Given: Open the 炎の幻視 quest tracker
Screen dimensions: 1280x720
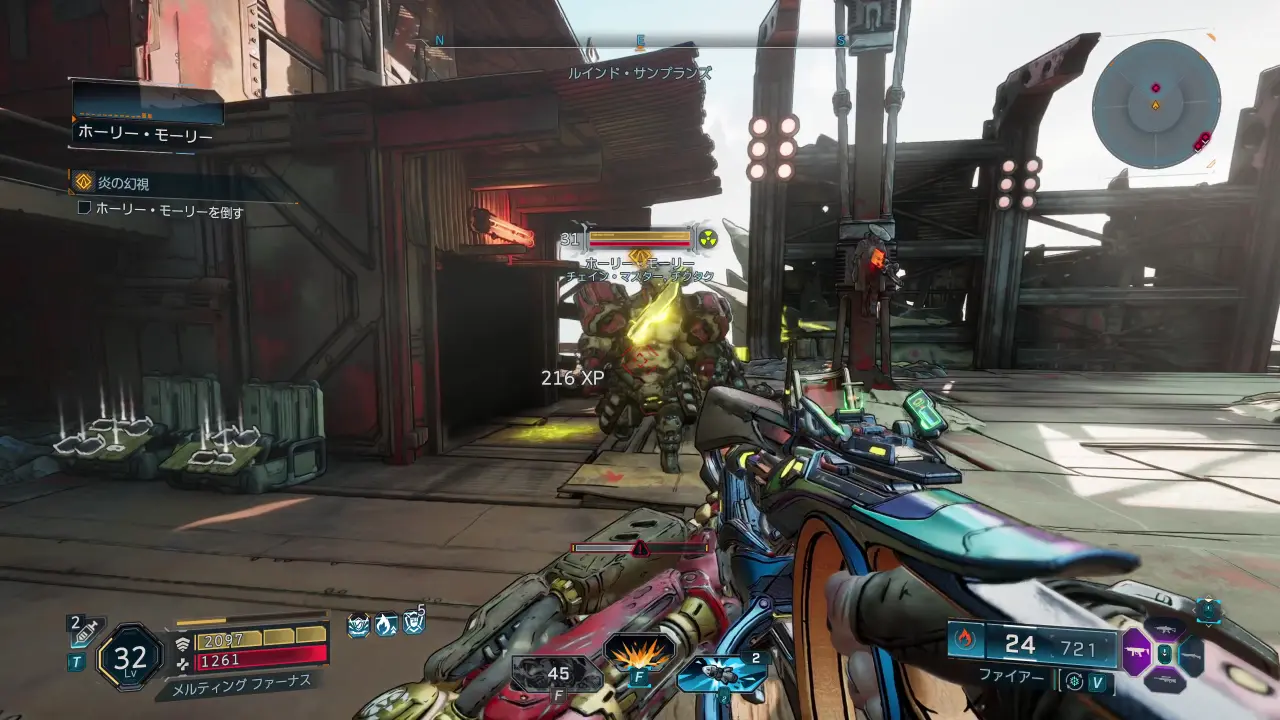Looking at the screenshot, I should [x=123, y=183].
